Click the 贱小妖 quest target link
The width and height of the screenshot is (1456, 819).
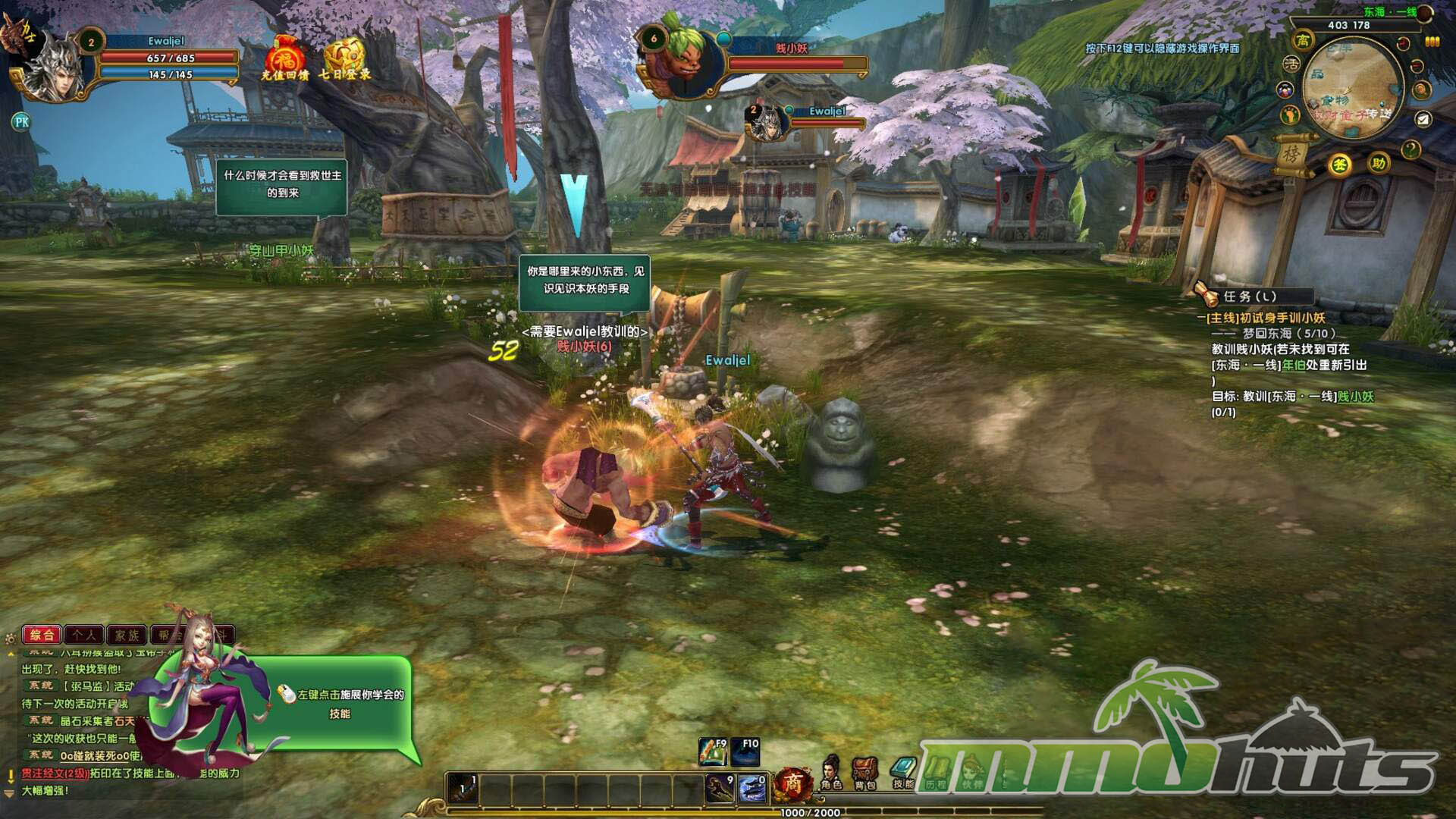pos(1355,397)
